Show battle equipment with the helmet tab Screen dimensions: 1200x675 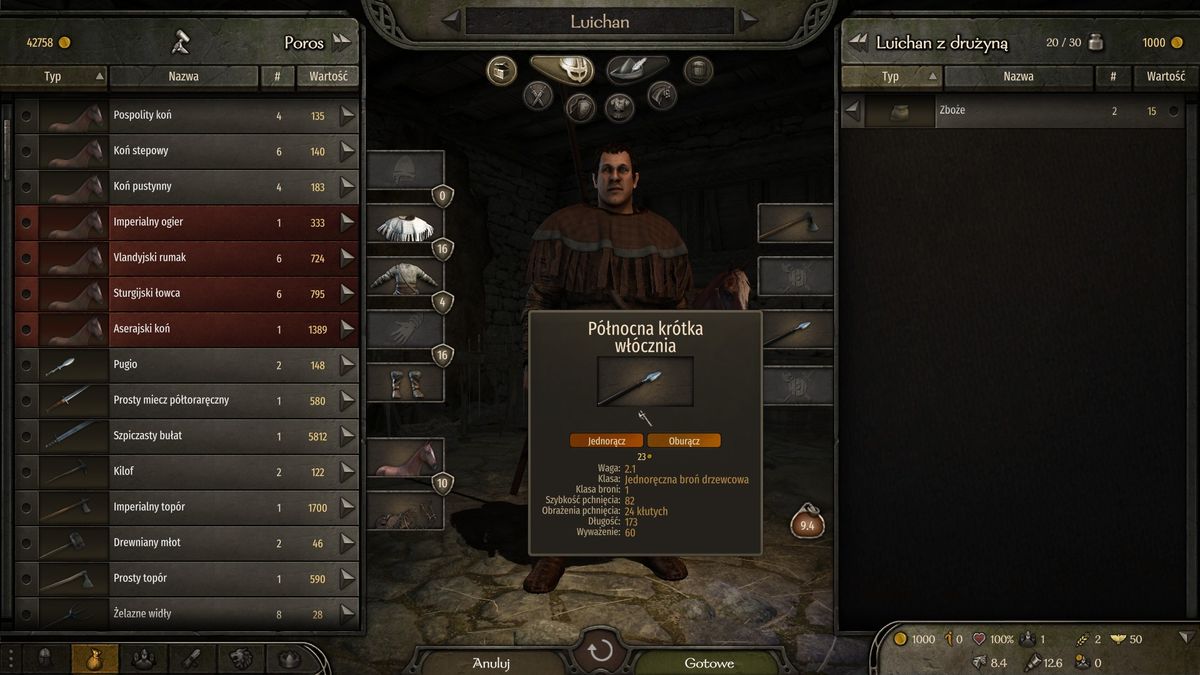tap(561, 69)
